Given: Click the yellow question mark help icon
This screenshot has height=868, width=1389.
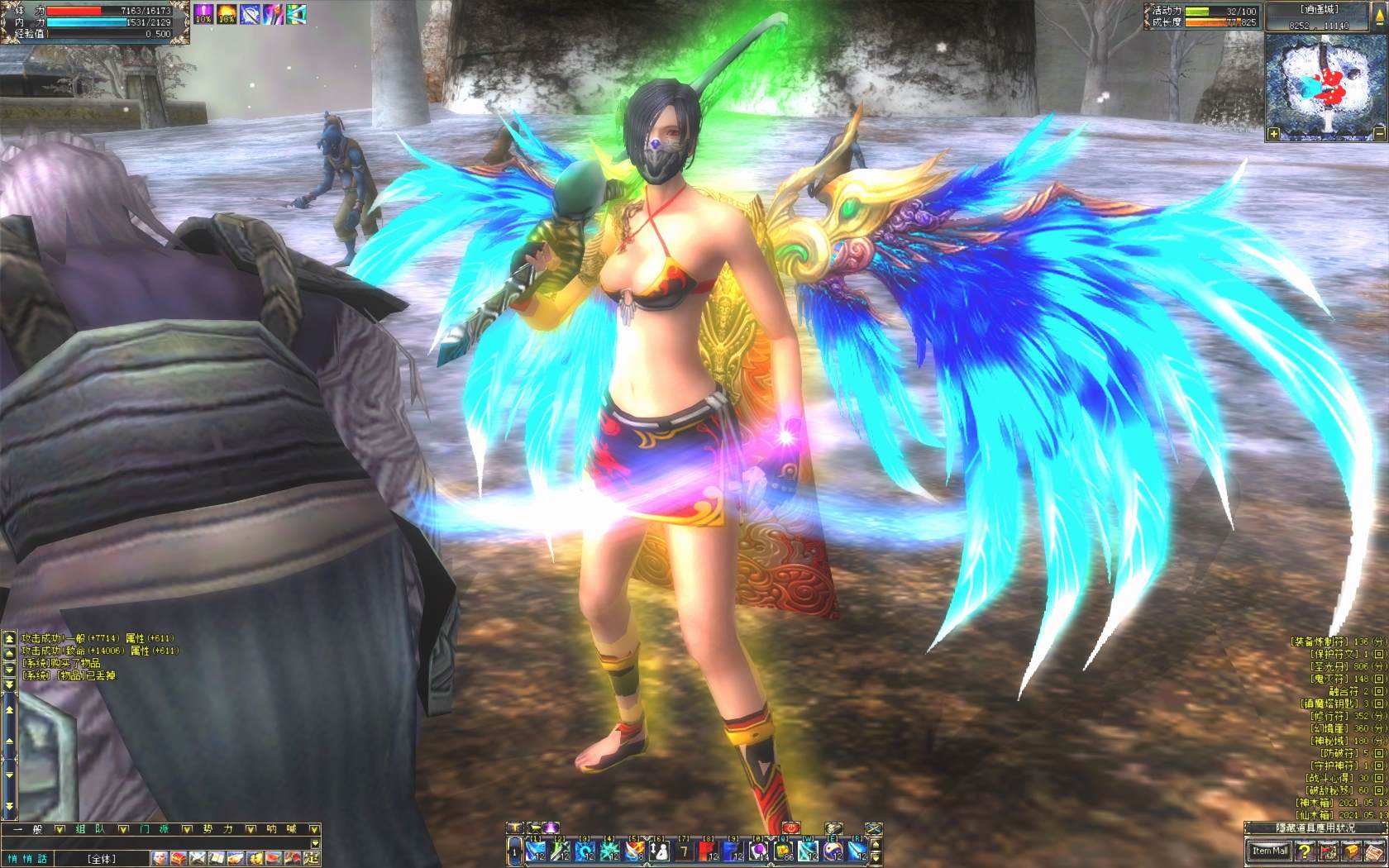Looking at the screenshot, I should coord(1305,851).
